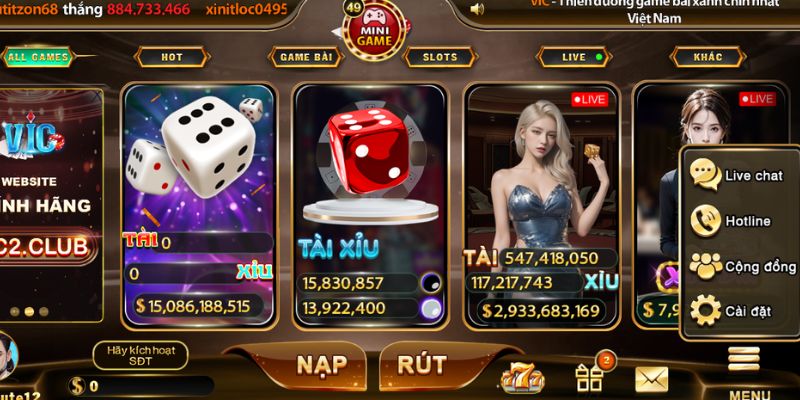Switch to the All Games tab
800x400 pixels.
coord(38,57)
